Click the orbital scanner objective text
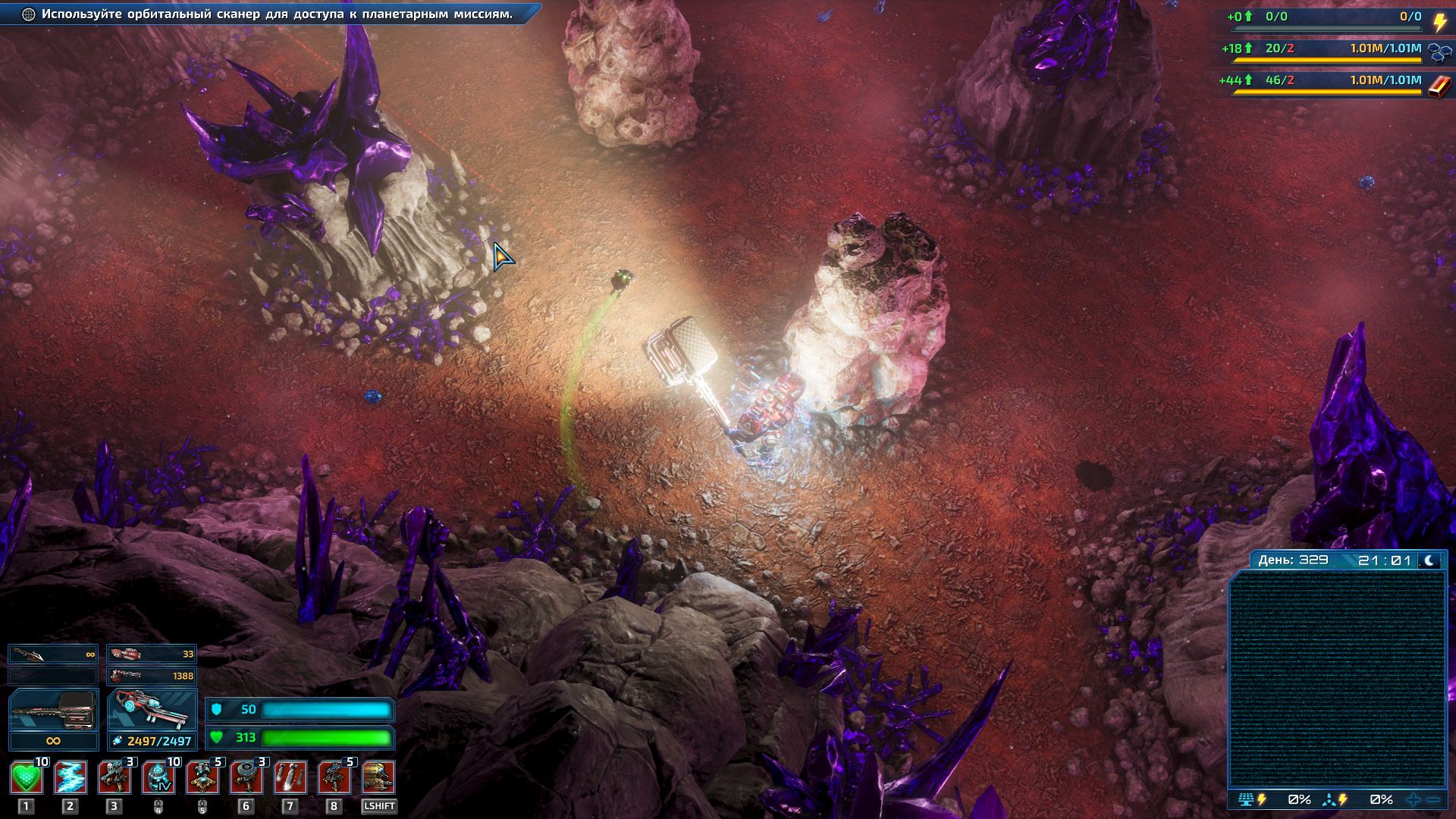Viewport: 1456px width, 819px height. (x=277, y=14)
